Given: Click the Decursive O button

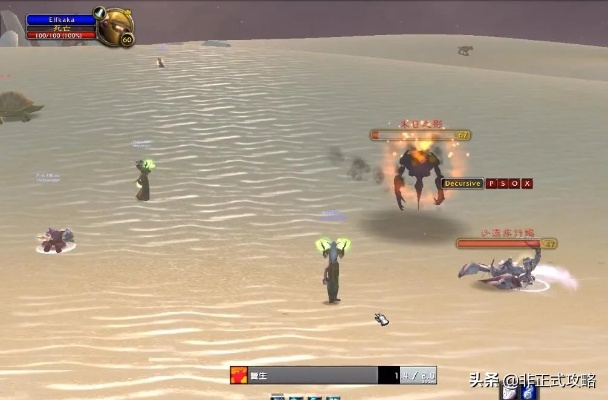Looking at the screenshot, I should point(515,184).
